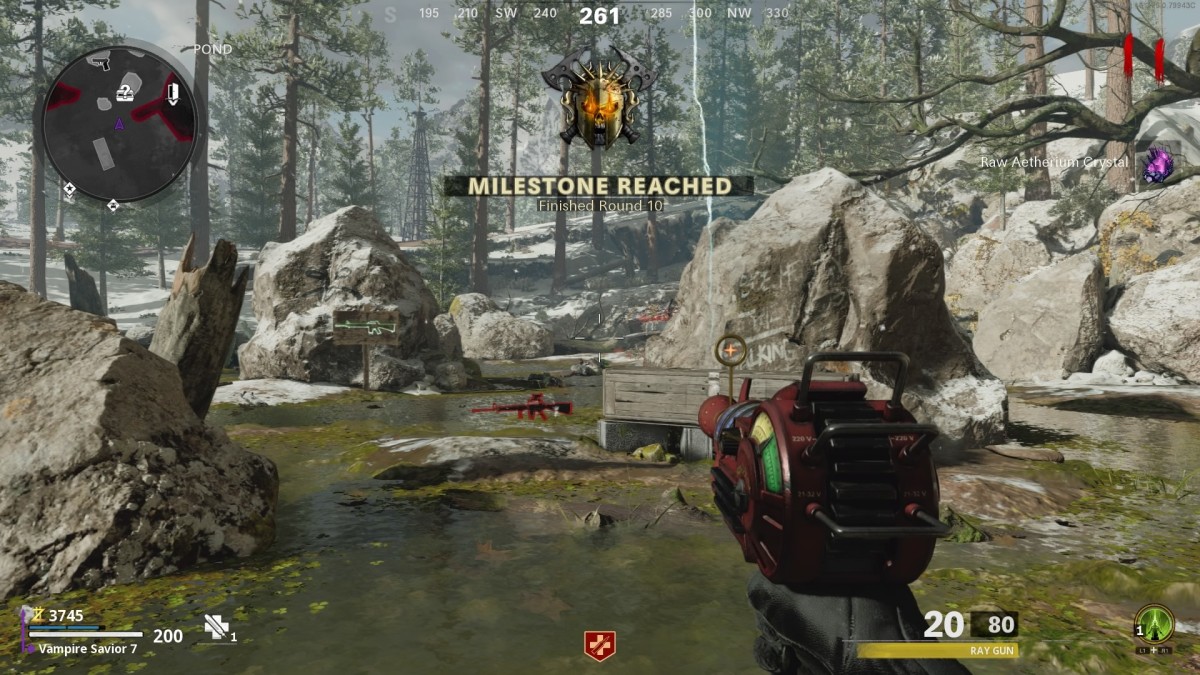The width and height of the screenshot is (1200, 675).
Task: Select the mystery box marker on minimap
Action: (124, 94)
